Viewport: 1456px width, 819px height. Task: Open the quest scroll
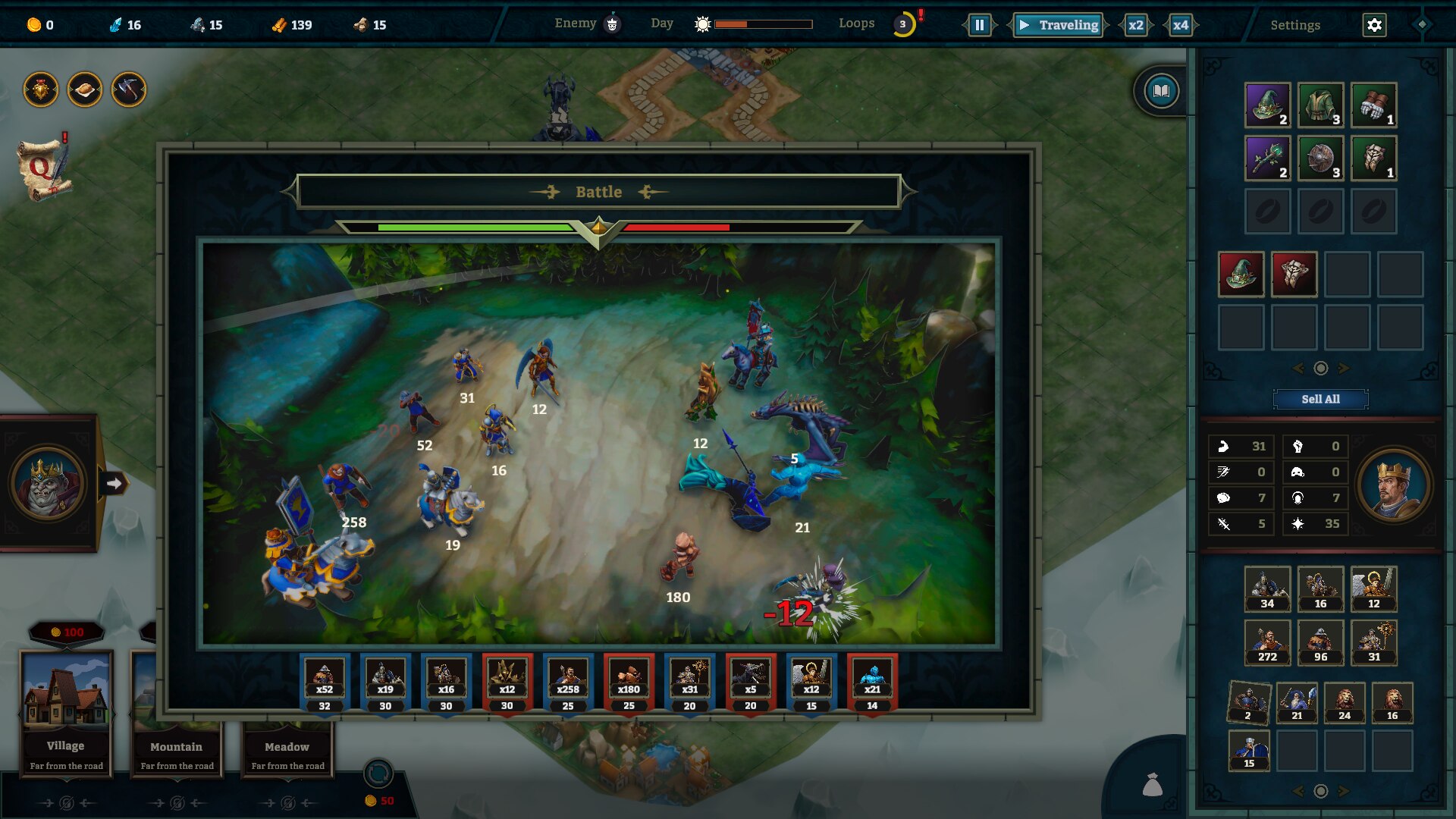[43, 169]
